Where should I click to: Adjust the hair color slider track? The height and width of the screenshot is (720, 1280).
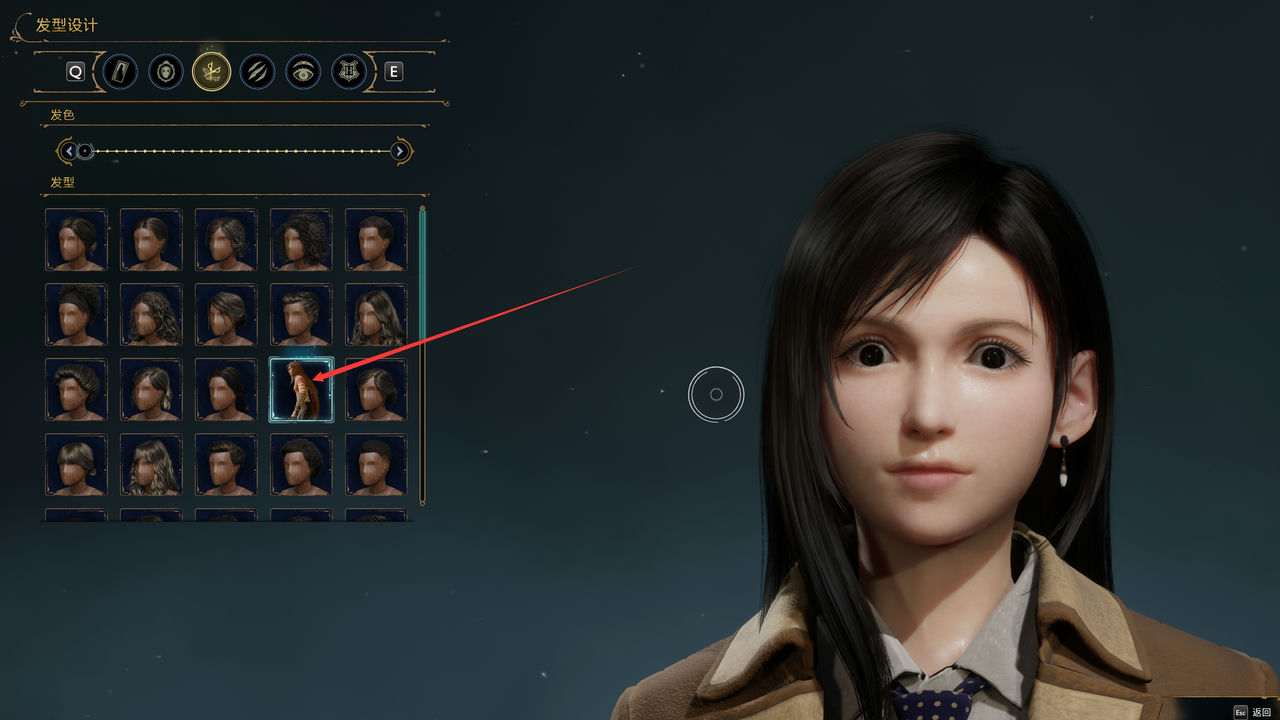tap(240, 151)
